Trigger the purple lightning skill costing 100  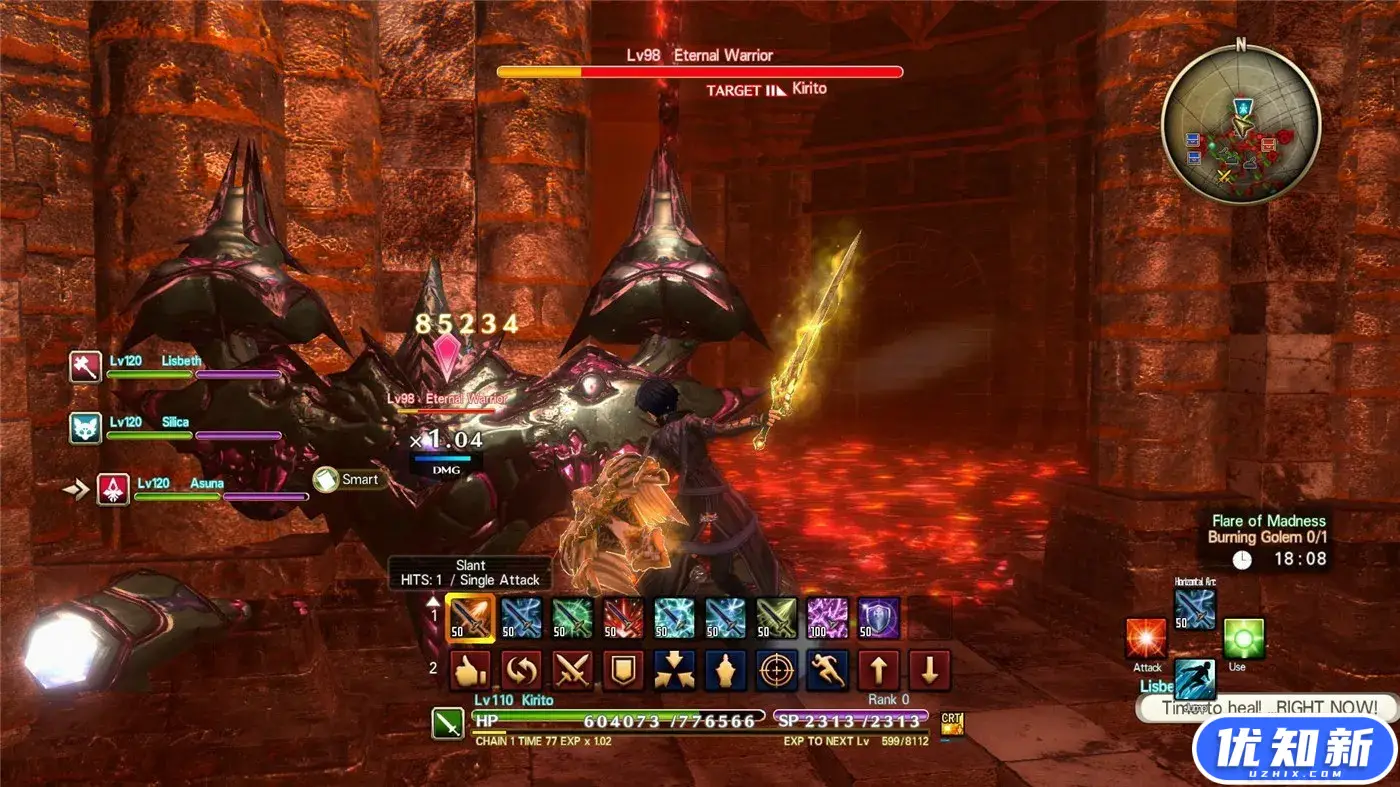828,618
